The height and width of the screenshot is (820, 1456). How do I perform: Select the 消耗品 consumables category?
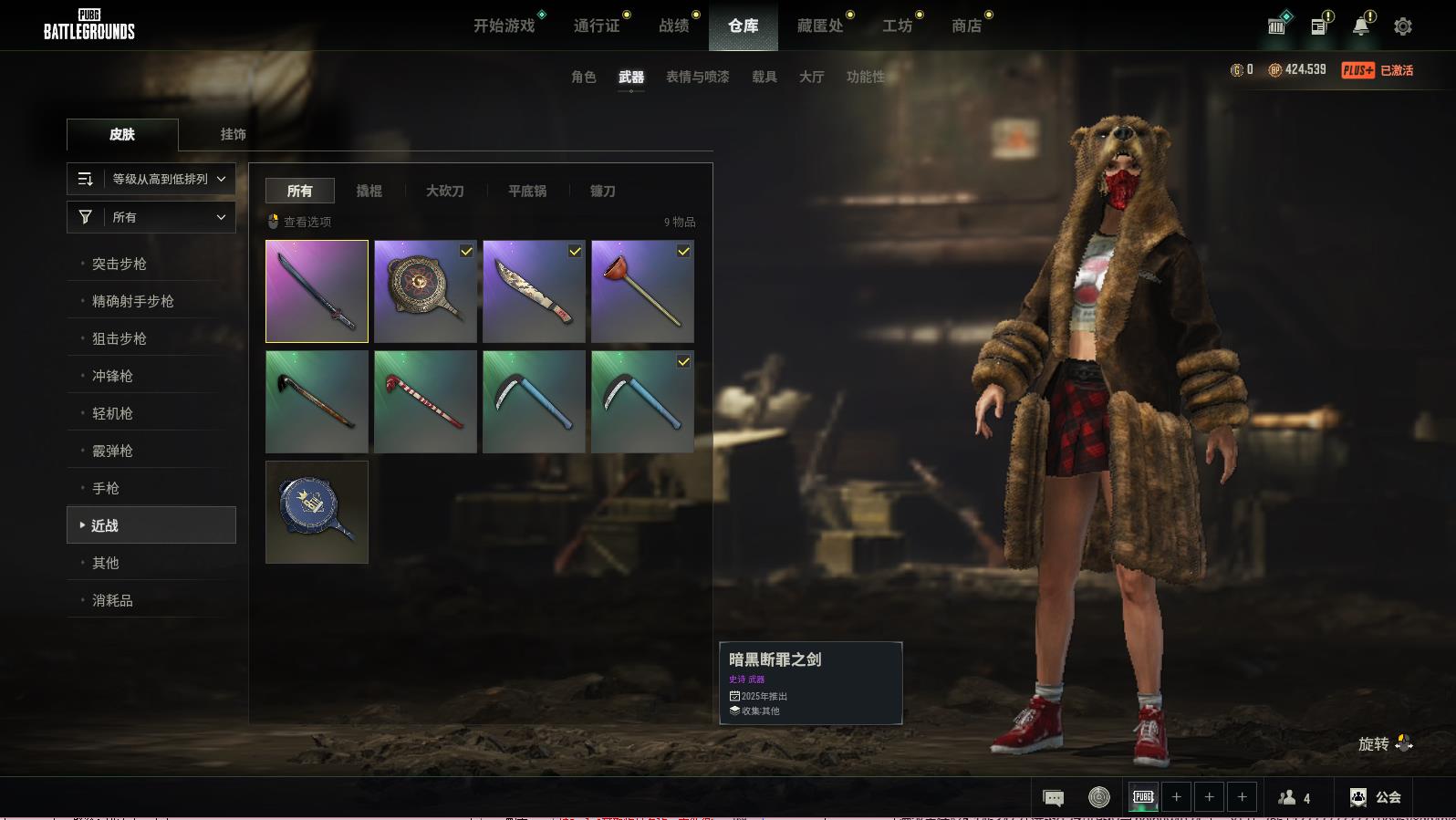(112, 600)
